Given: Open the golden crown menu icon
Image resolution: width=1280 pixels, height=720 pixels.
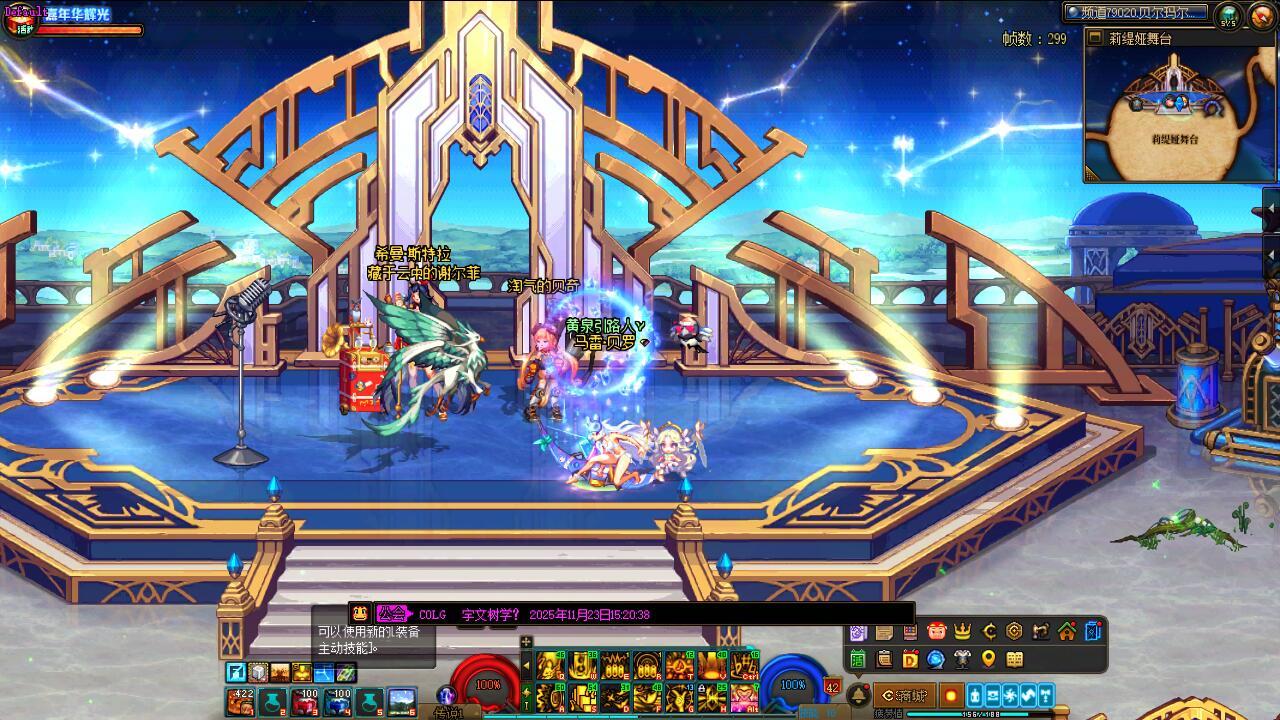Looking at the screenshot, I should (962, 631).
